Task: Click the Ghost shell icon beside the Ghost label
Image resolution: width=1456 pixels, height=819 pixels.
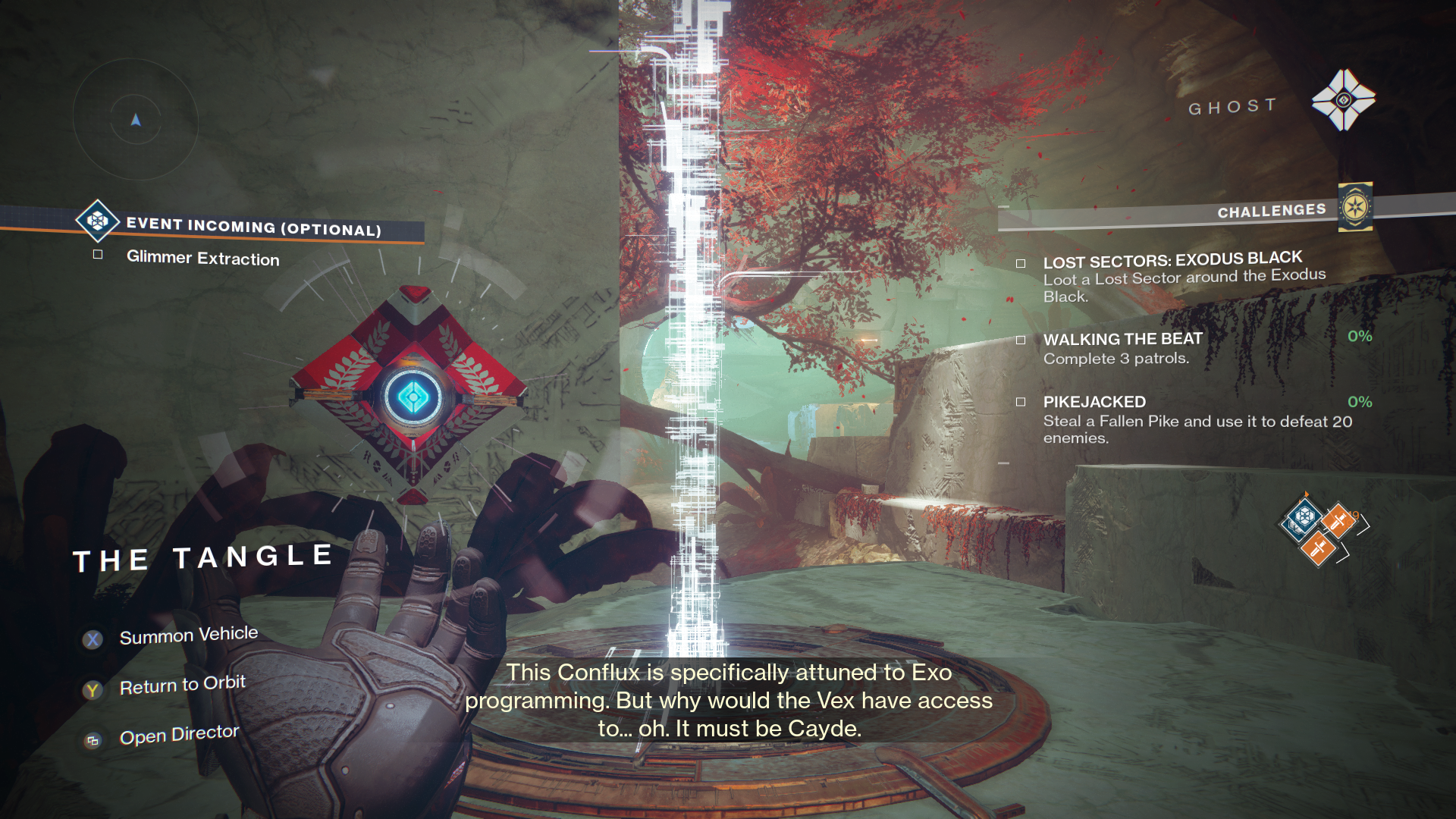Action: pyautogui.click(x=1343, y=100)
